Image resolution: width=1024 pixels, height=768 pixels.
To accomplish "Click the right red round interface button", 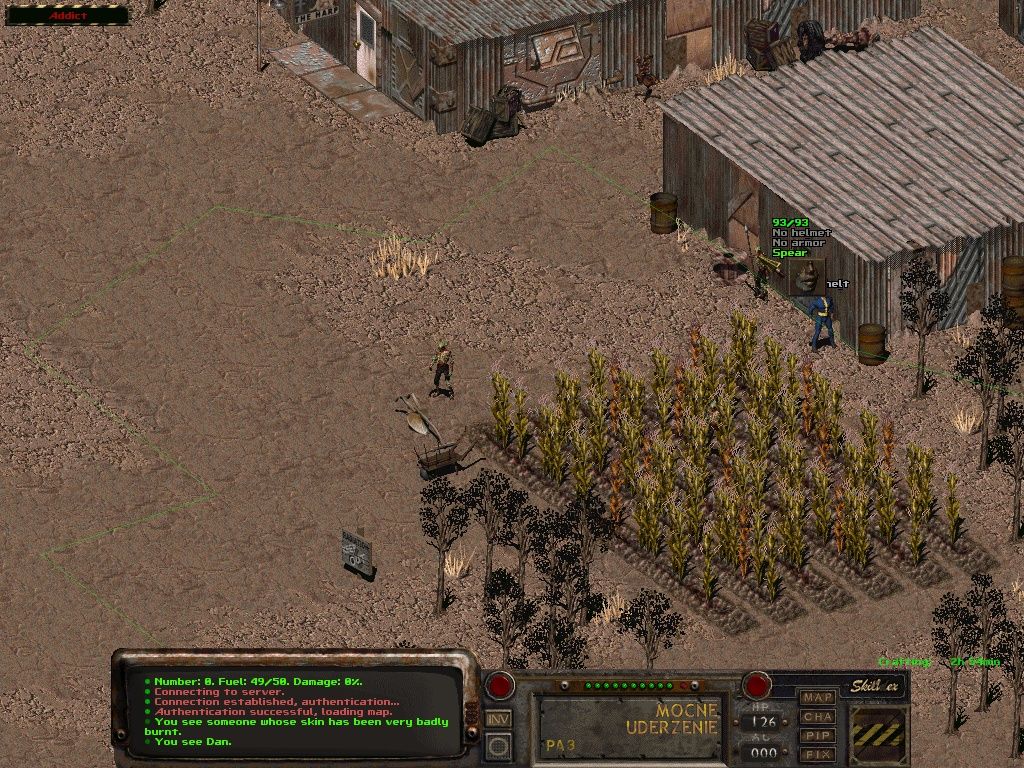I will coord(756,686).
